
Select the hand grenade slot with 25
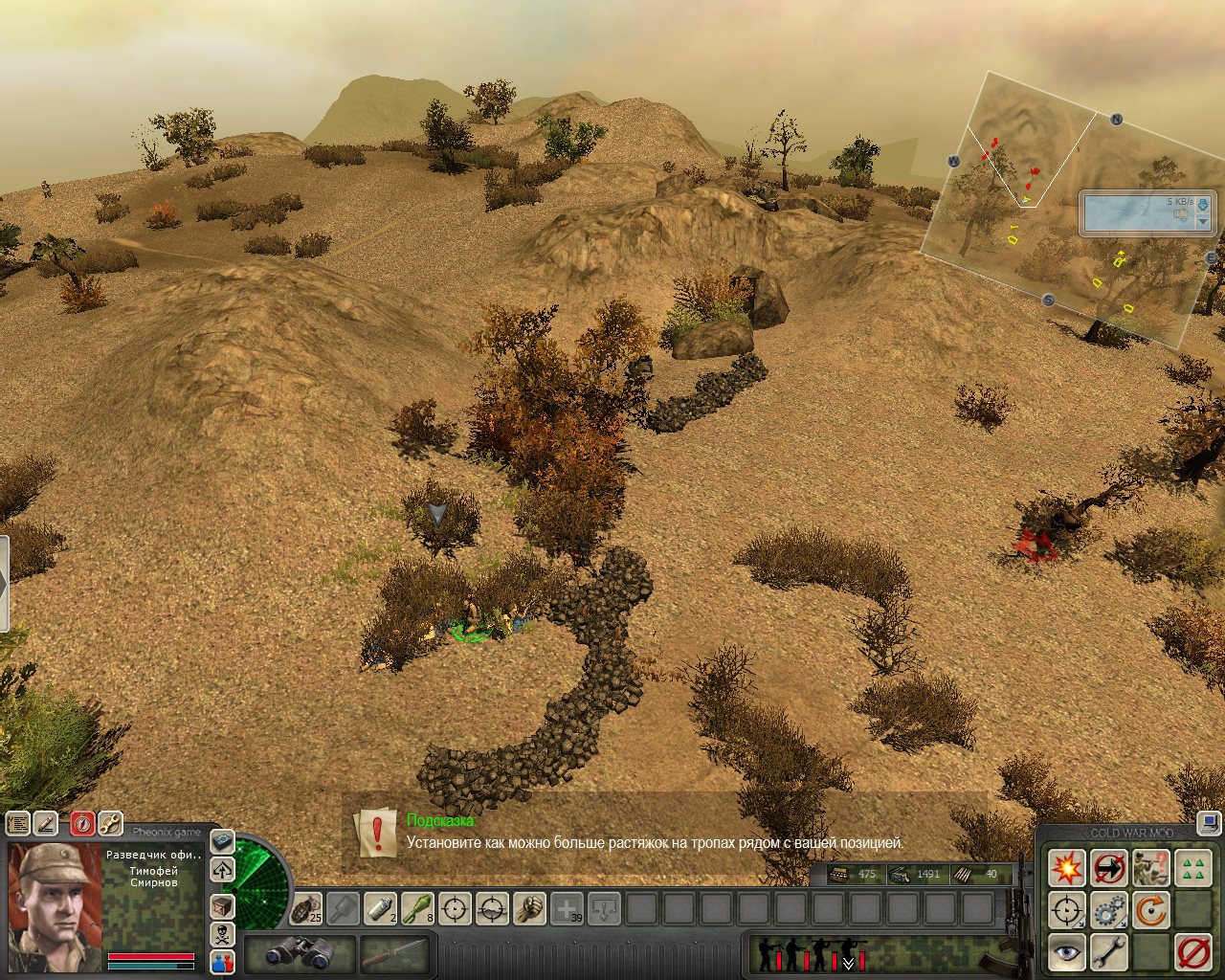[307, 908]
